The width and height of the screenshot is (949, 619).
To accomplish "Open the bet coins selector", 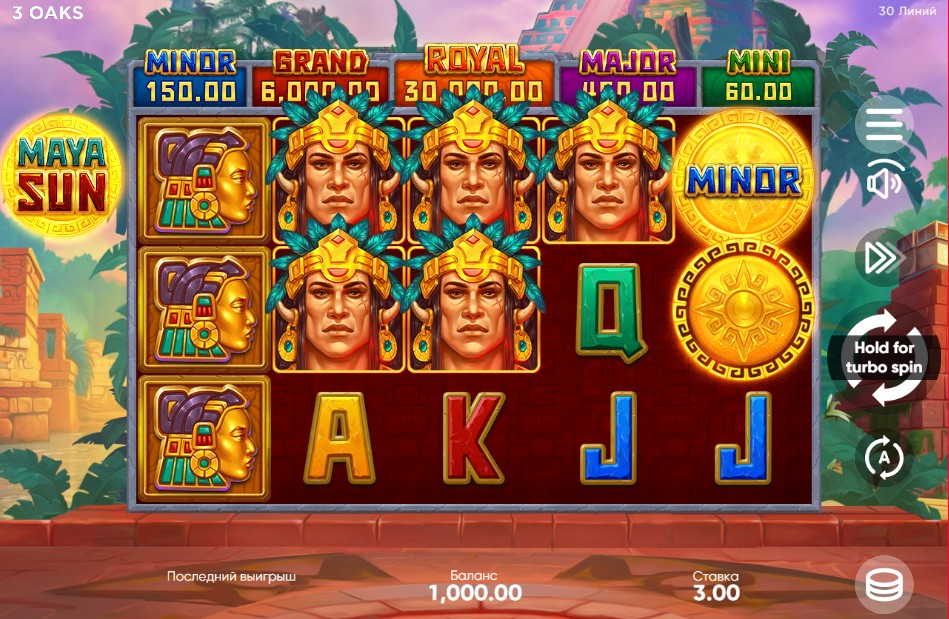I will (x=884, y=585).
